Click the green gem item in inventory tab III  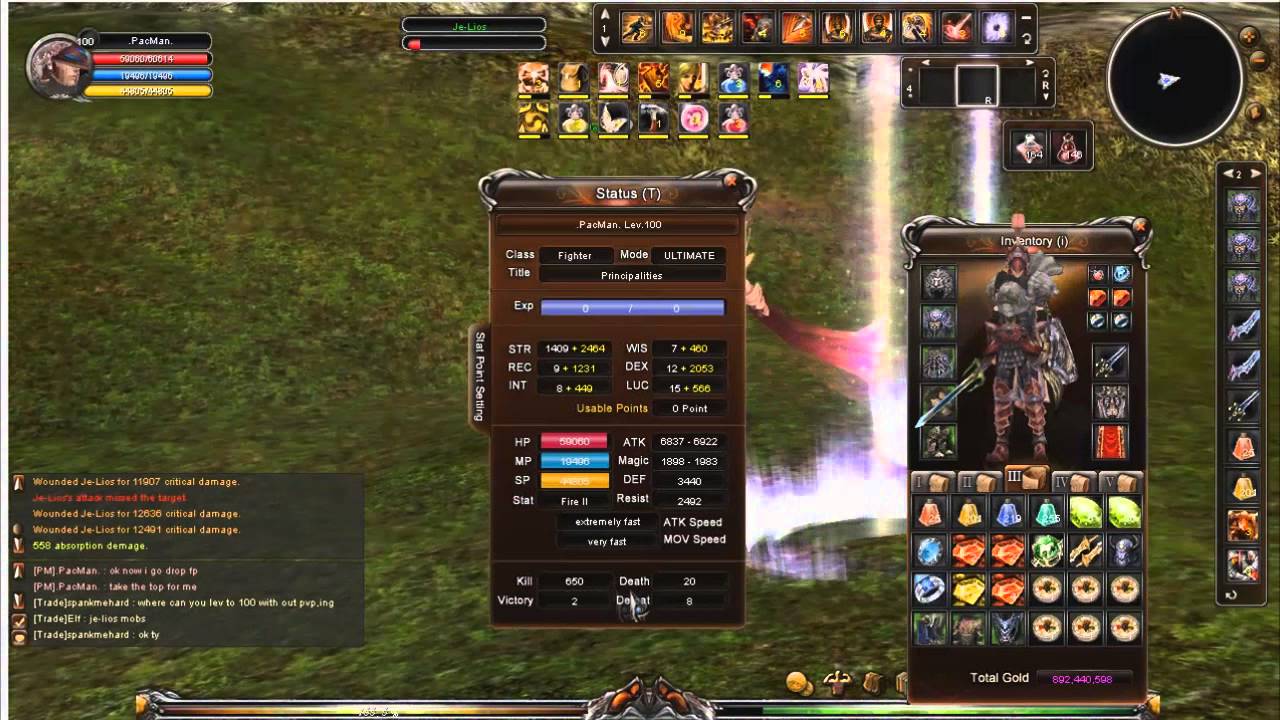click(x=1086, y=510)
